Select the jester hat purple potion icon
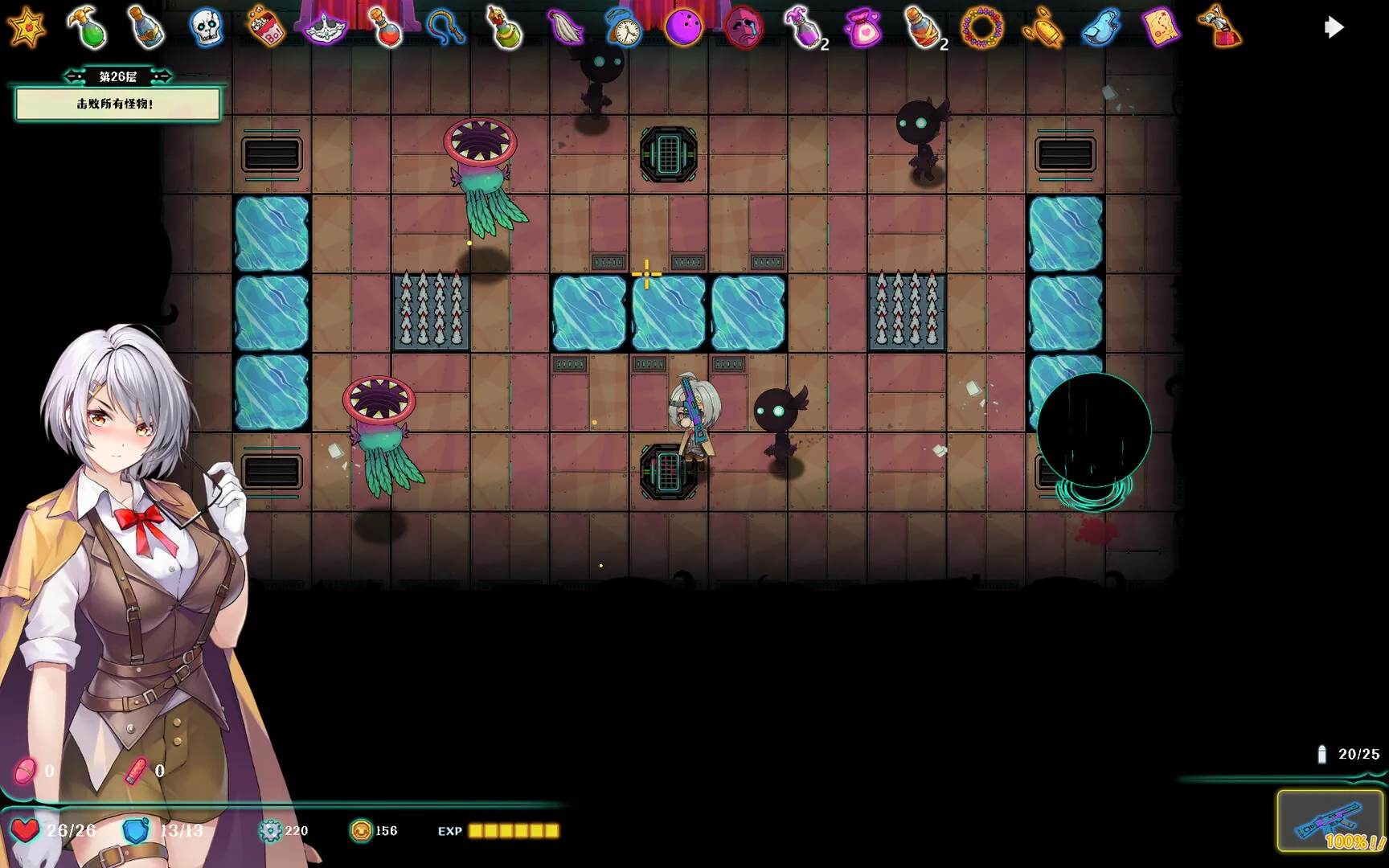Screen dimensions: 1389x868 coord(803,29)
